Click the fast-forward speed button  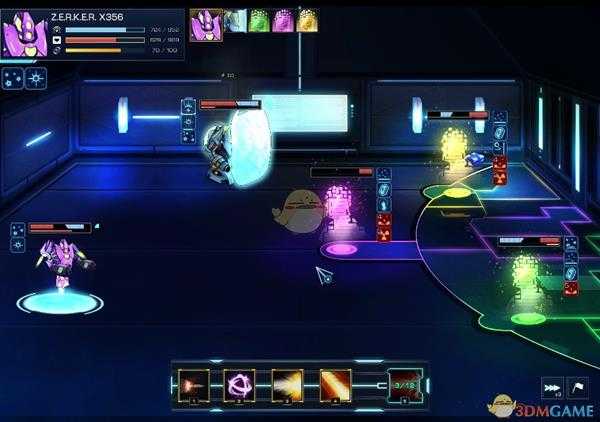click(x=551, y=388)
